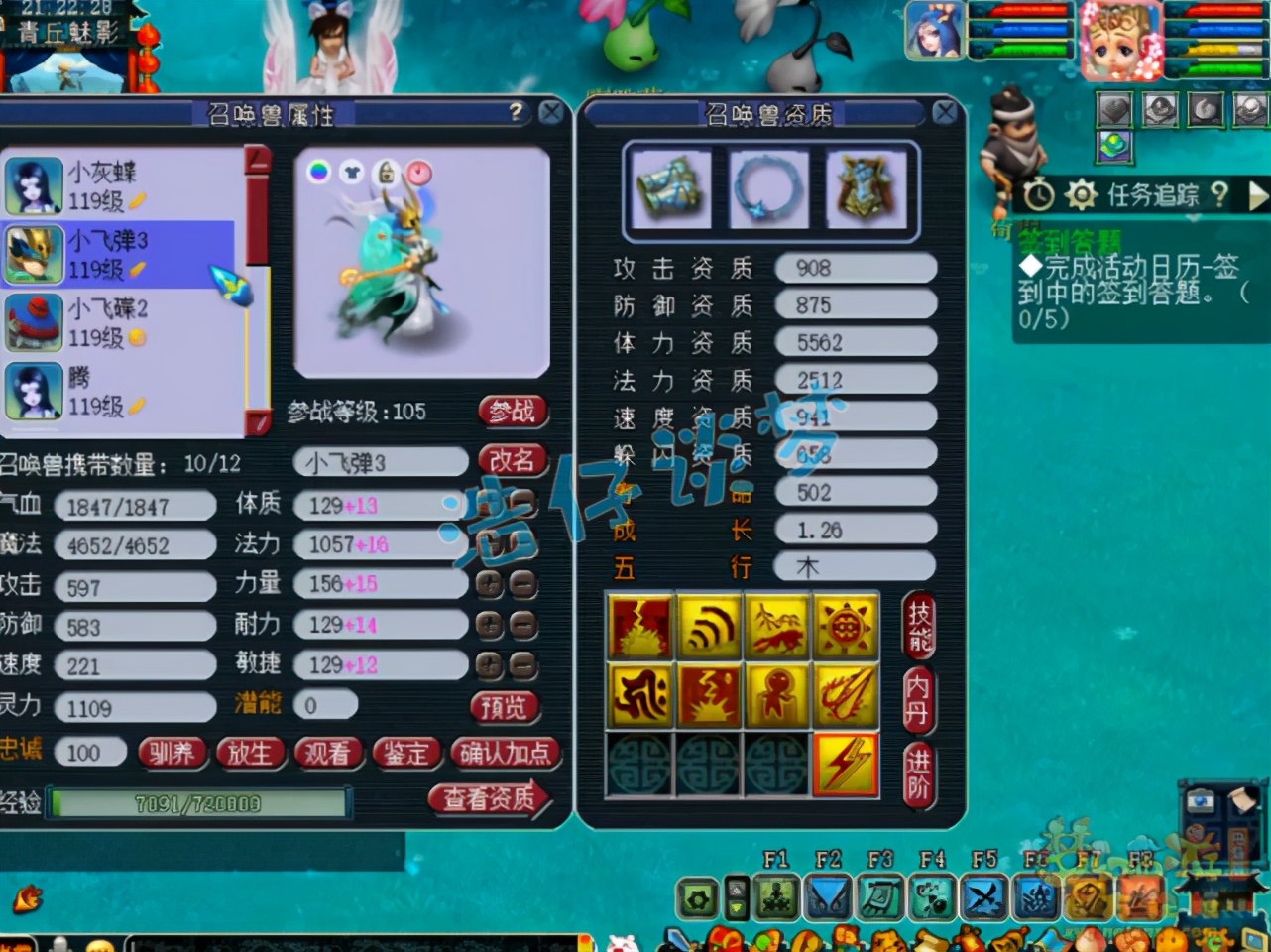
Task: Close the 召唤兽属性 window
Action: tap(551, 113)
